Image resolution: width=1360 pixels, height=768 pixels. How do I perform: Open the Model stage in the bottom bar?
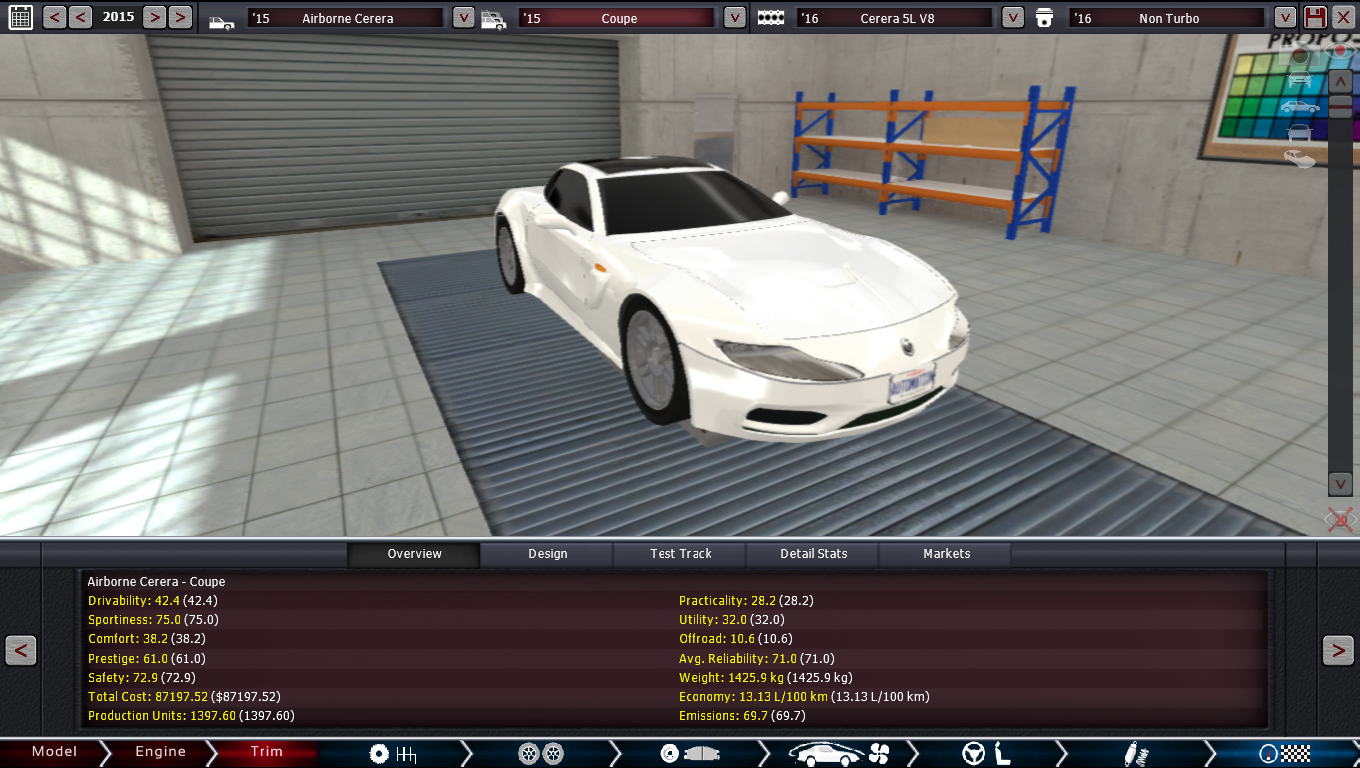tap(54, 752)
